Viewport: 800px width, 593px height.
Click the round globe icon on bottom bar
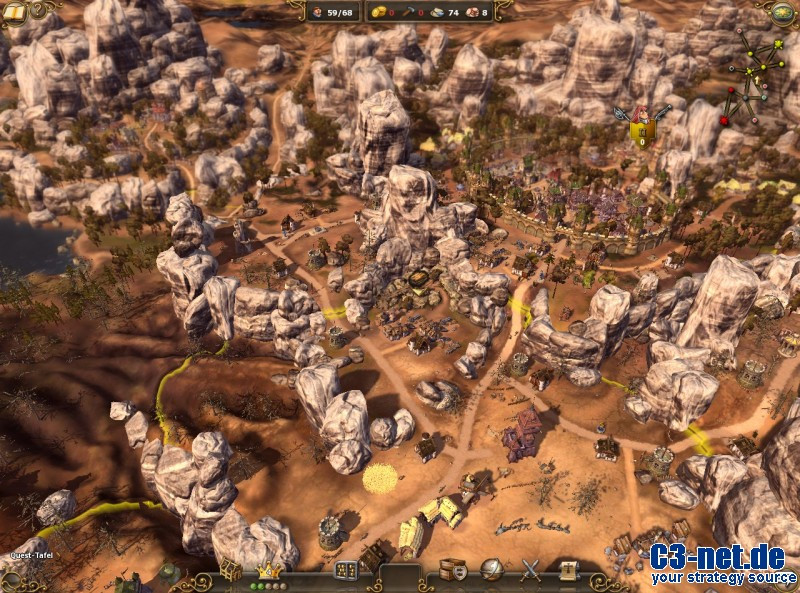point(492,570)
